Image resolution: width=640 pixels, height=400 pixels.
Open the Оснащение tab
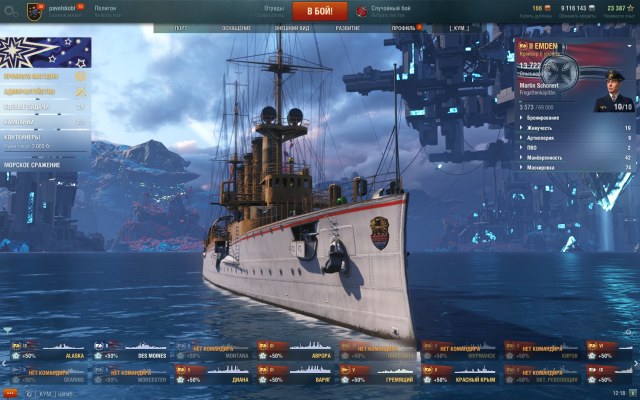(236, 27)
